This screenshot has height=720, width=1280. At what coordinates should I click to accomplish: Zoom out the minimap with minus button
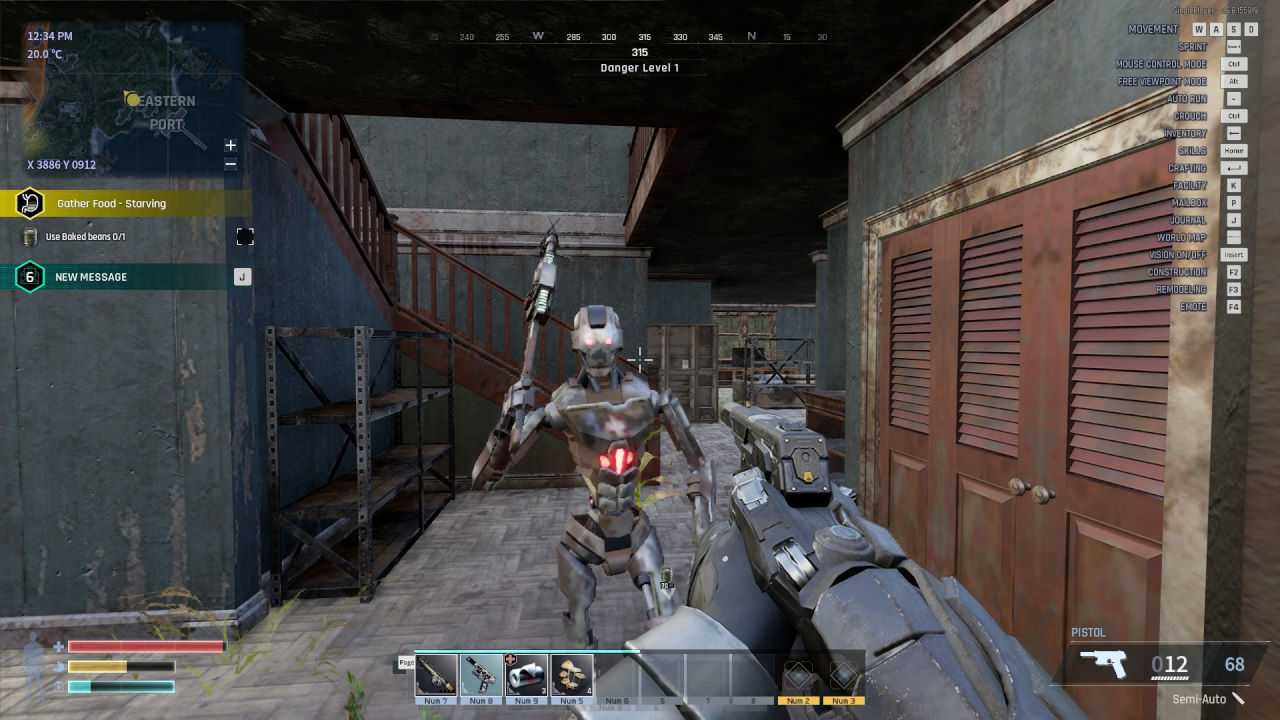pyautogui.click(x=231, y=164)
